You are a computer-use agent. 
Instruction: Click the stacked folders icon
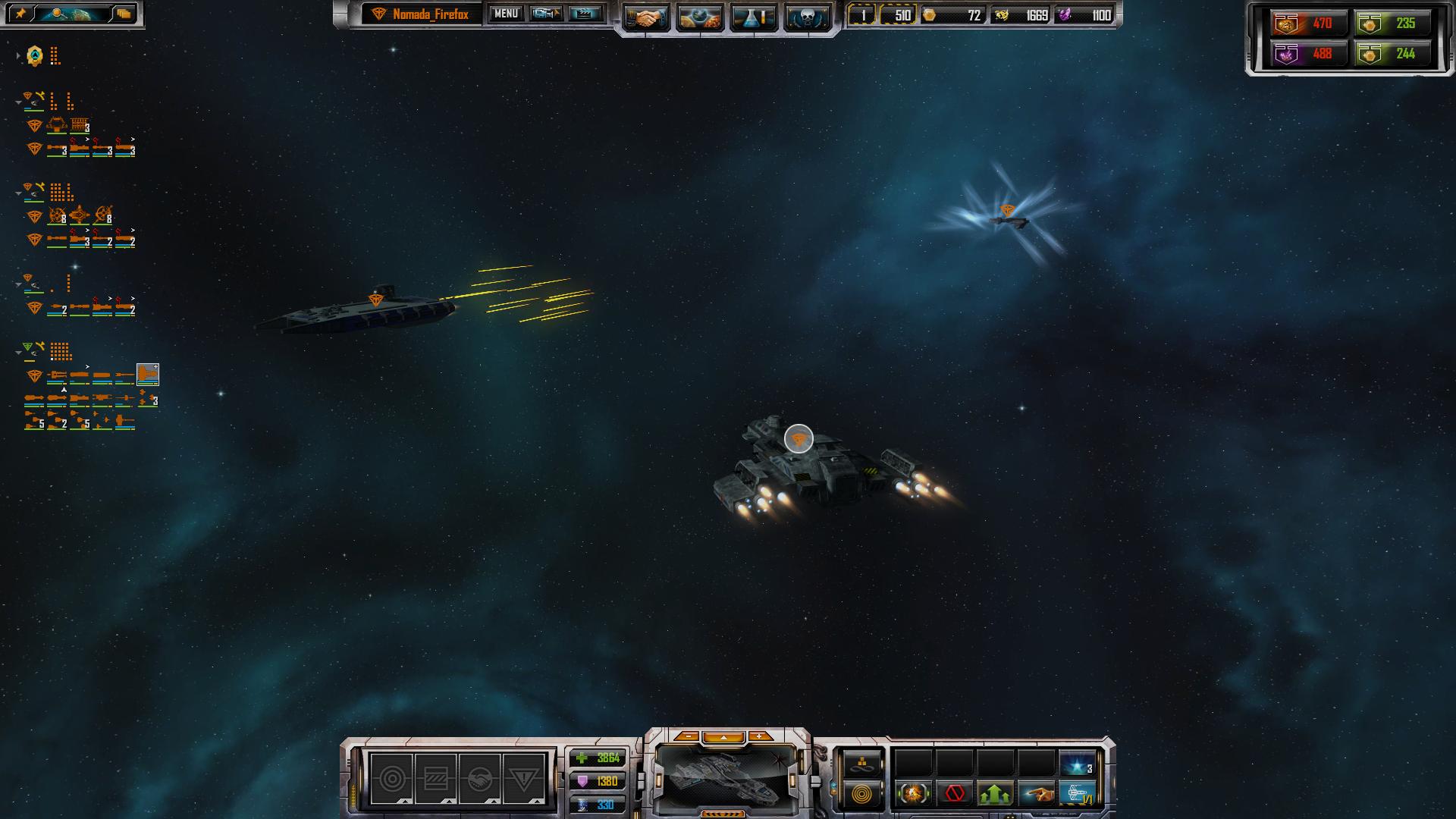pyautogui.click(x=124, y=14)
